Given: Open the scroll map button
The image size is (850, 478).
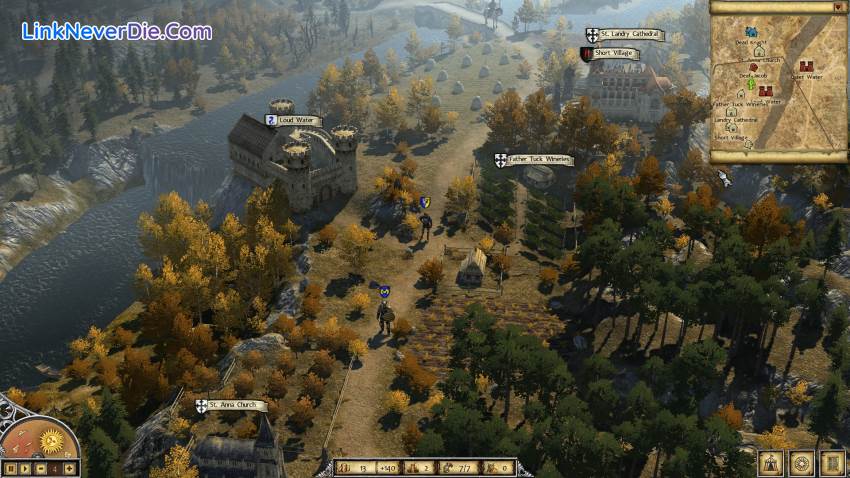Looking at the screenshot, I should (x=832, y=463).
